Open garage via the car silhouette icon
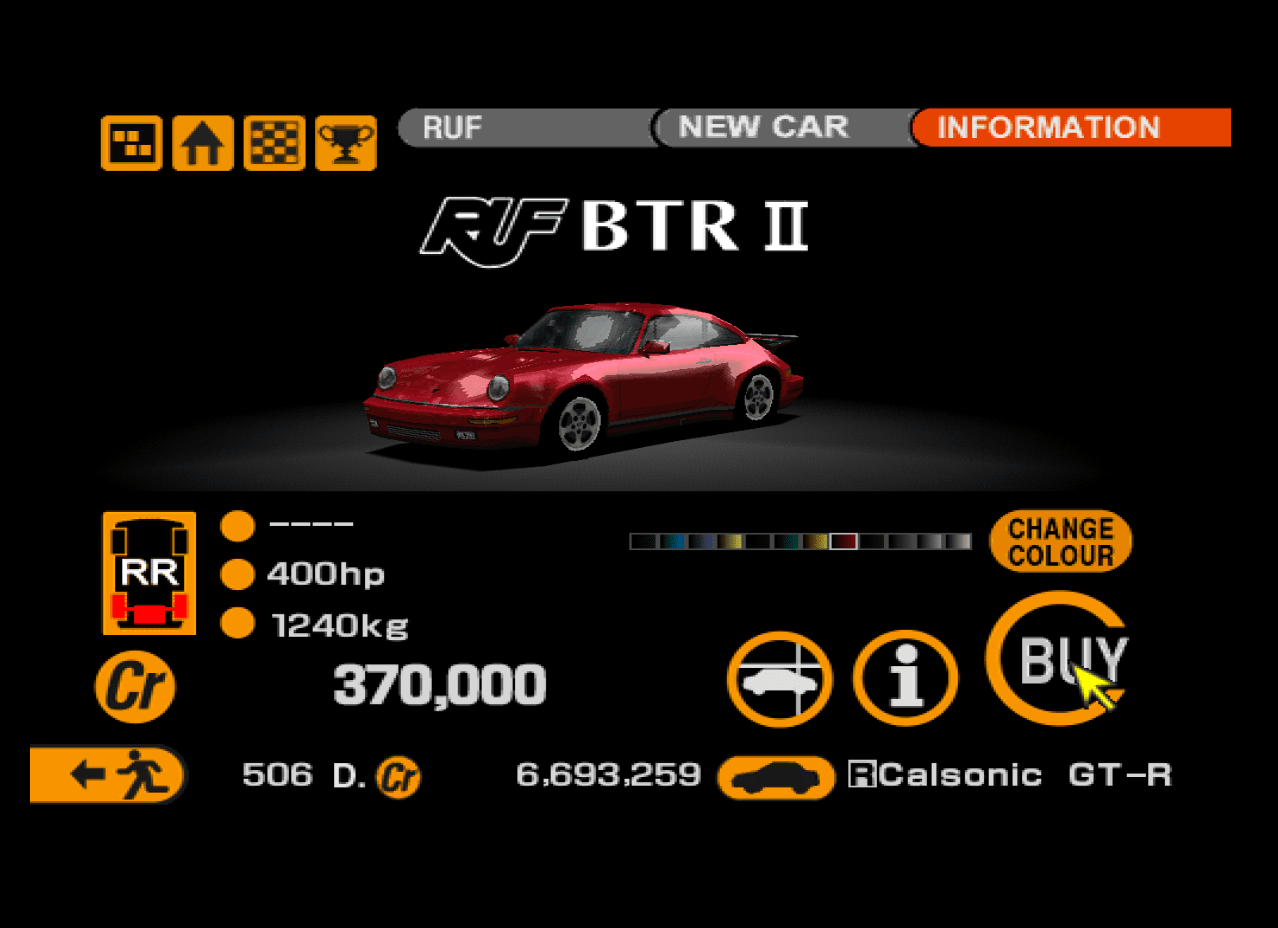This screenshot has width=1278, height=928. coord(776,777)
